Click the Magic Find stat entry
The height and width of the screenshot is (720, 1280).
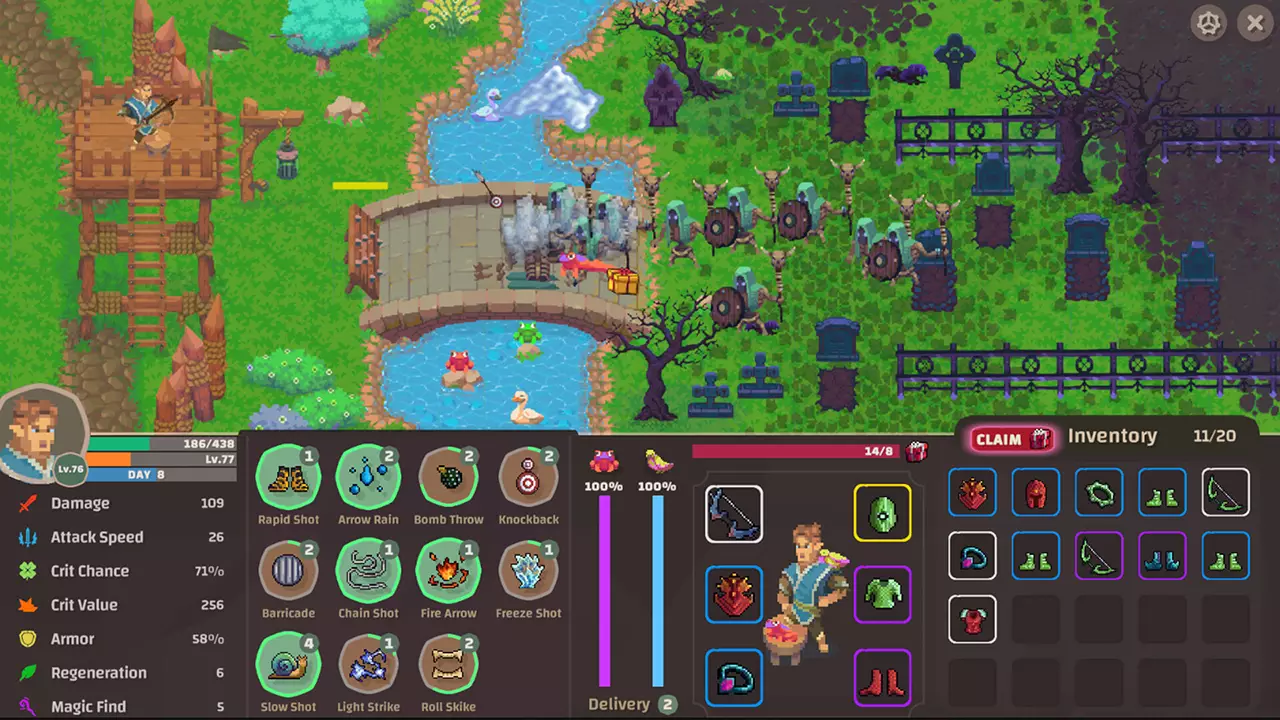click(88, 706)
